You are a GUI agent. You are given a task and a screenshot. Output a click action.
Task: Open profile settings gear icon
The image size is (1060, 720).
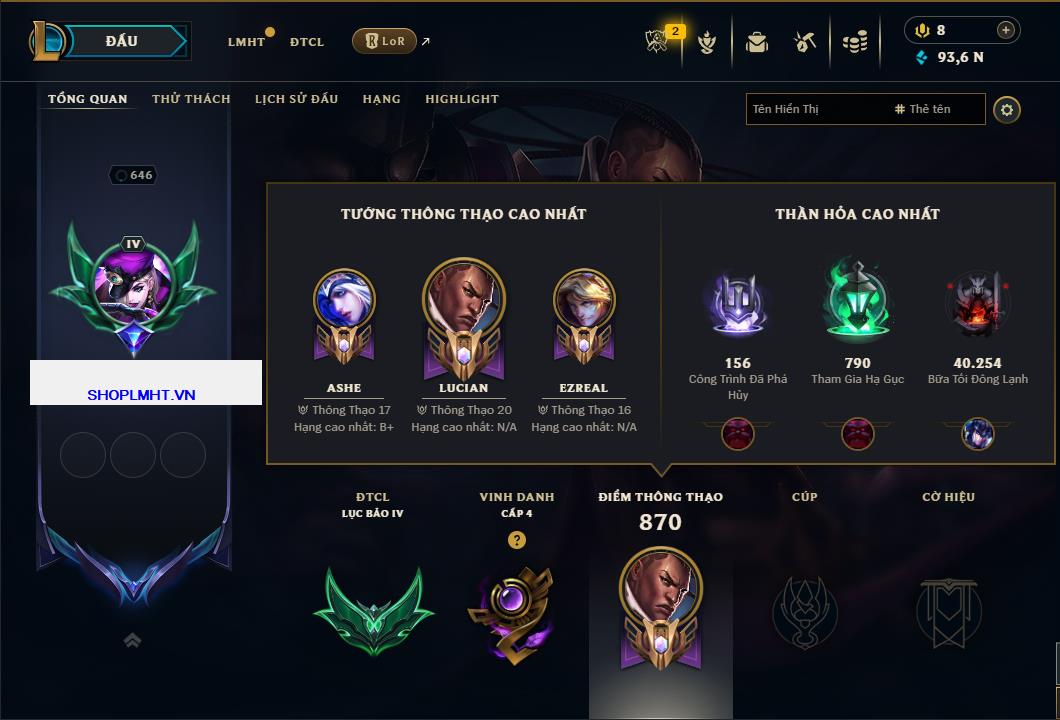(x=1007, y=109)
